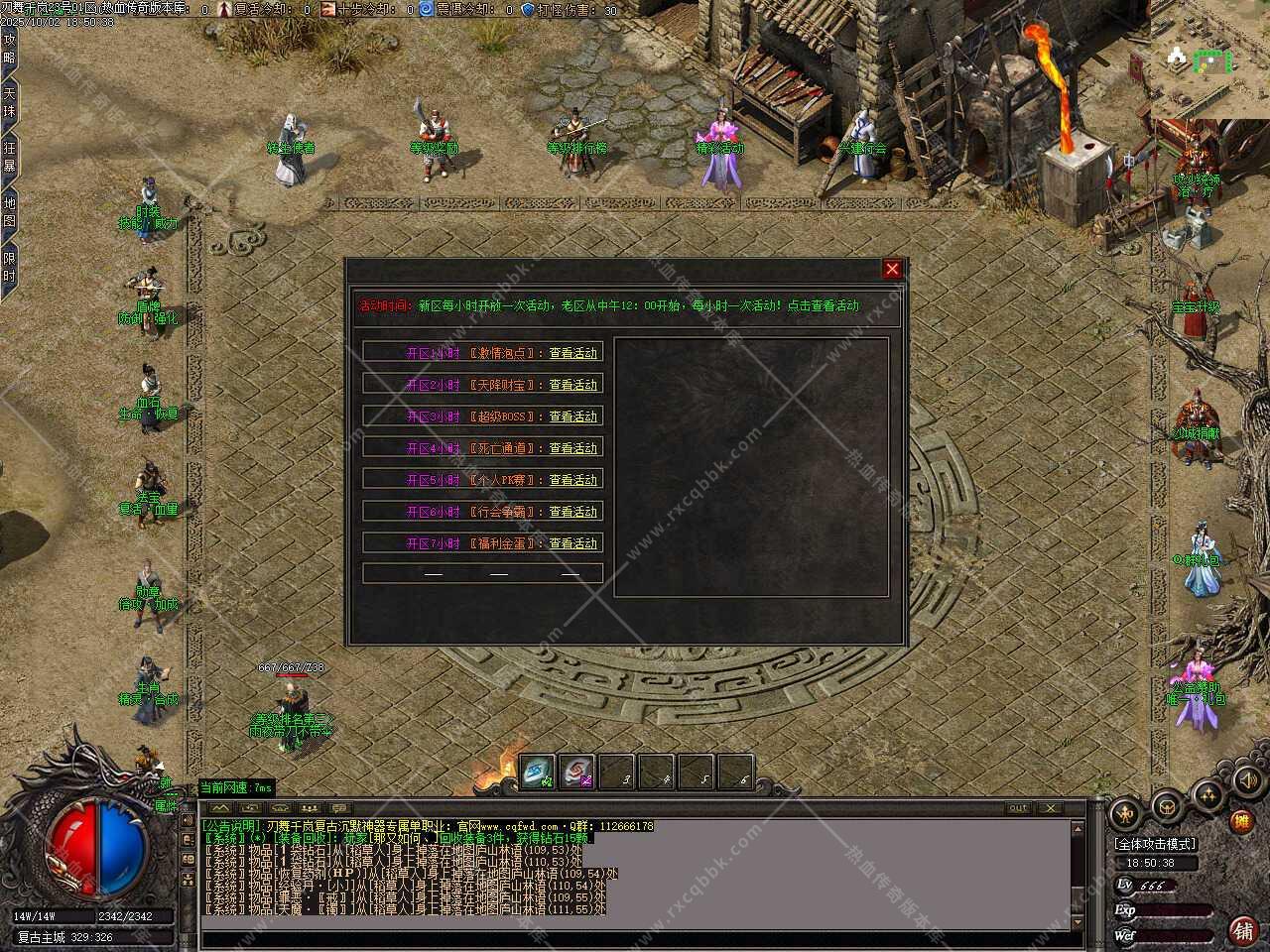Toggle sound with the speaker icon
The height and width of the screenshot is (952, 1270).
(x=1247, y=781)
